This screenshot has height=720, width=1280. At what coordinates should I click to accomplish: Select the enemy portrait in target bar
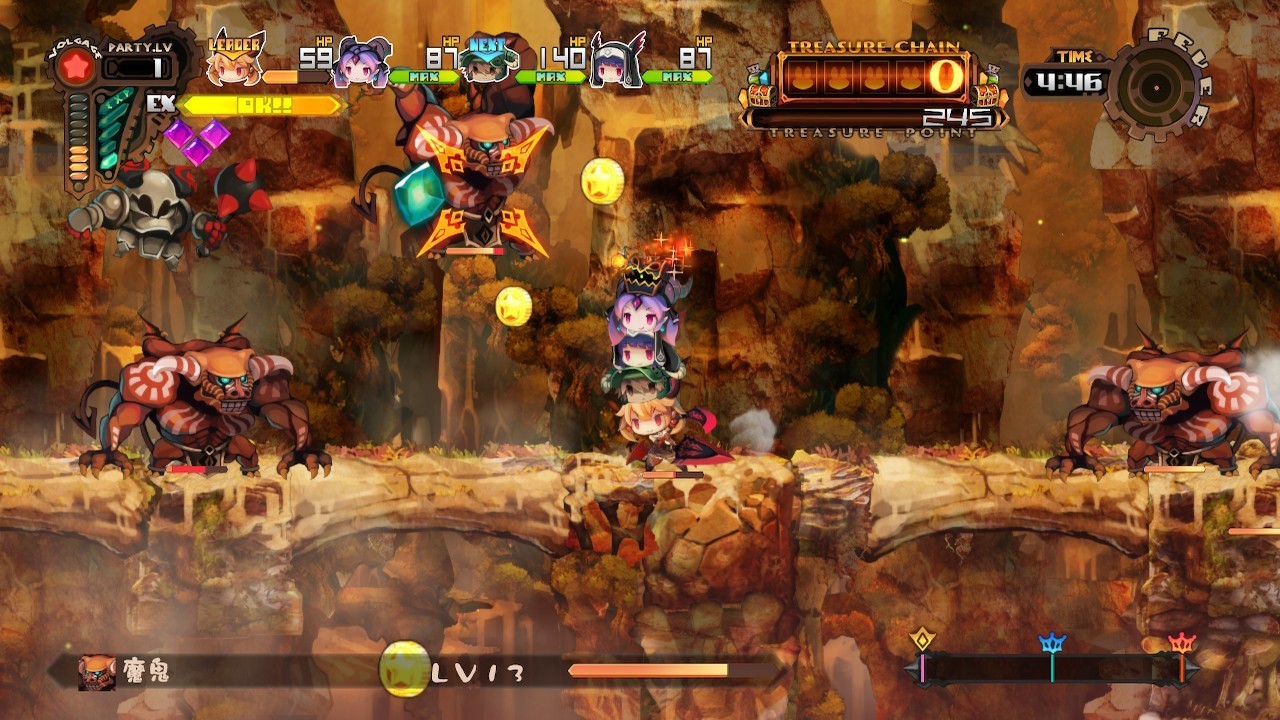pos(97,672)
